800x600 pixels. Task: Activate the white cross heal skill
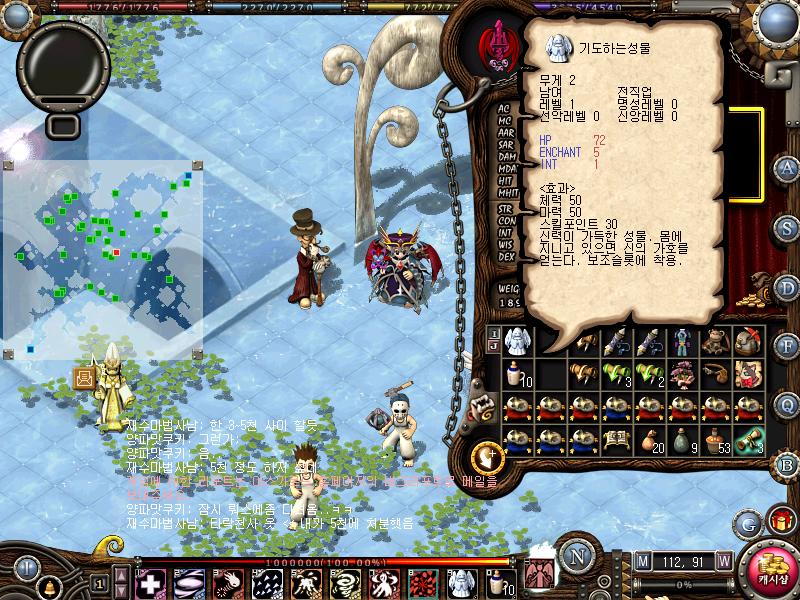(x=150, y=583)
